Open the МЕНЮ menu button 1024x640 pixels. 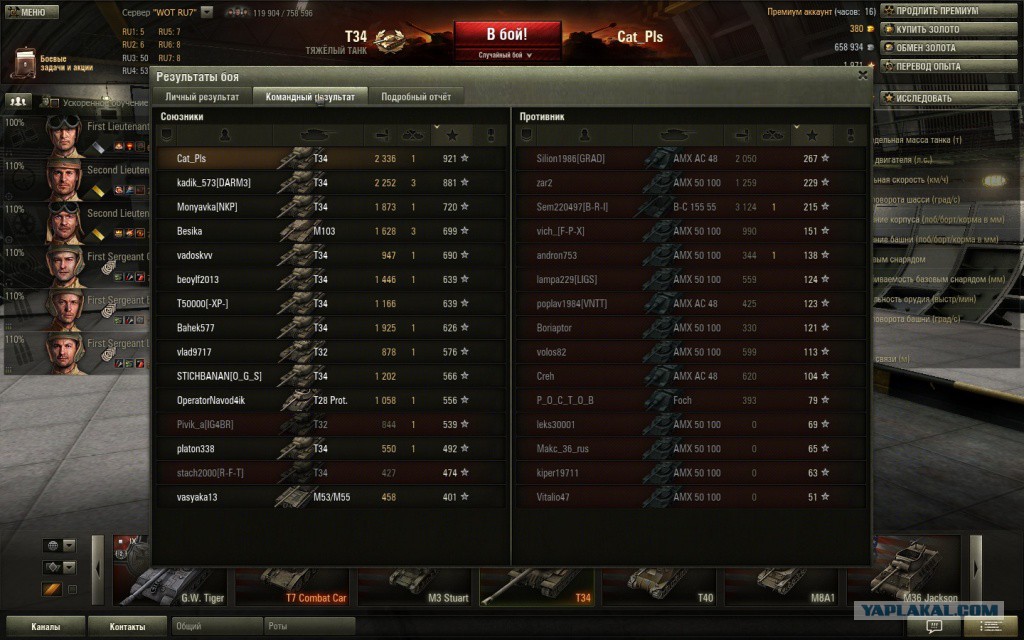click(x=30, y=12)
